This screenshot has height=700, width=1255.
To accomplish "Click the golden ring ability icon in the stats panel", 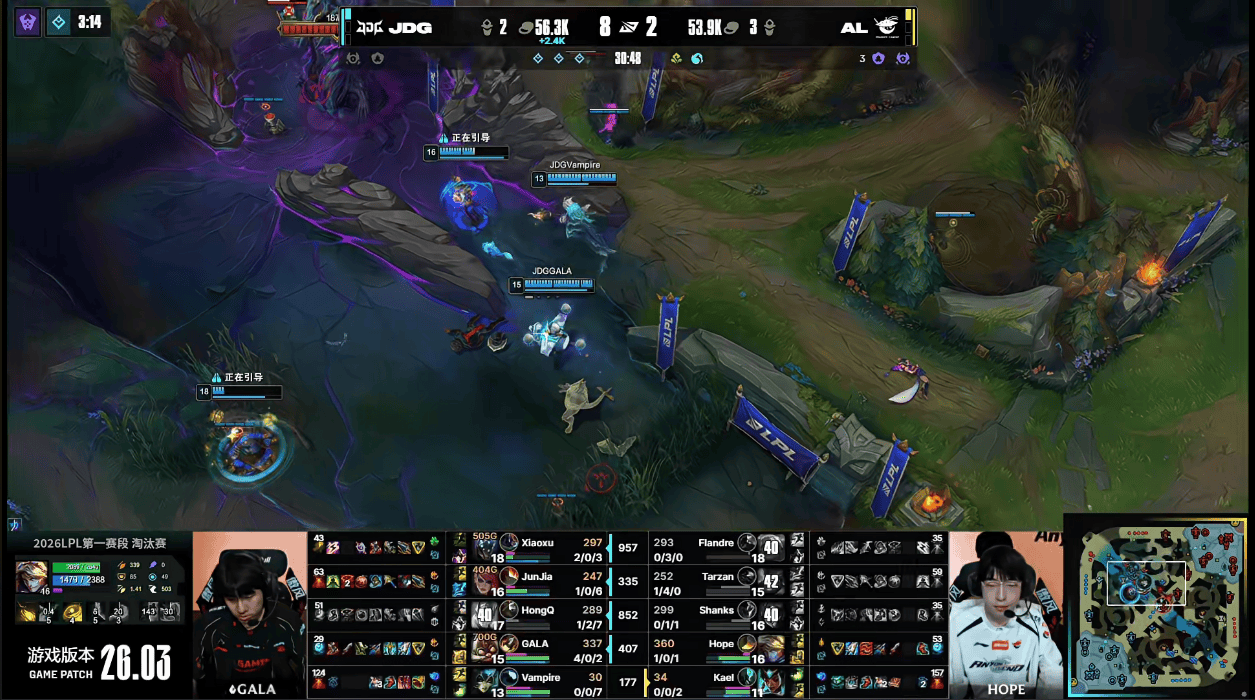I will [x=73, y=613].
